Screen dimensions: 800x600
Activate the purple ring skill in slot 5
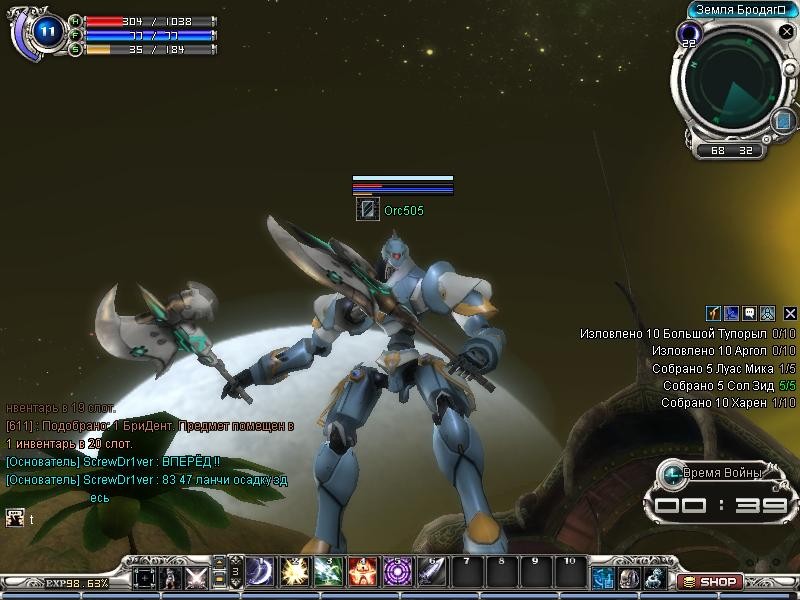[397, 571]
